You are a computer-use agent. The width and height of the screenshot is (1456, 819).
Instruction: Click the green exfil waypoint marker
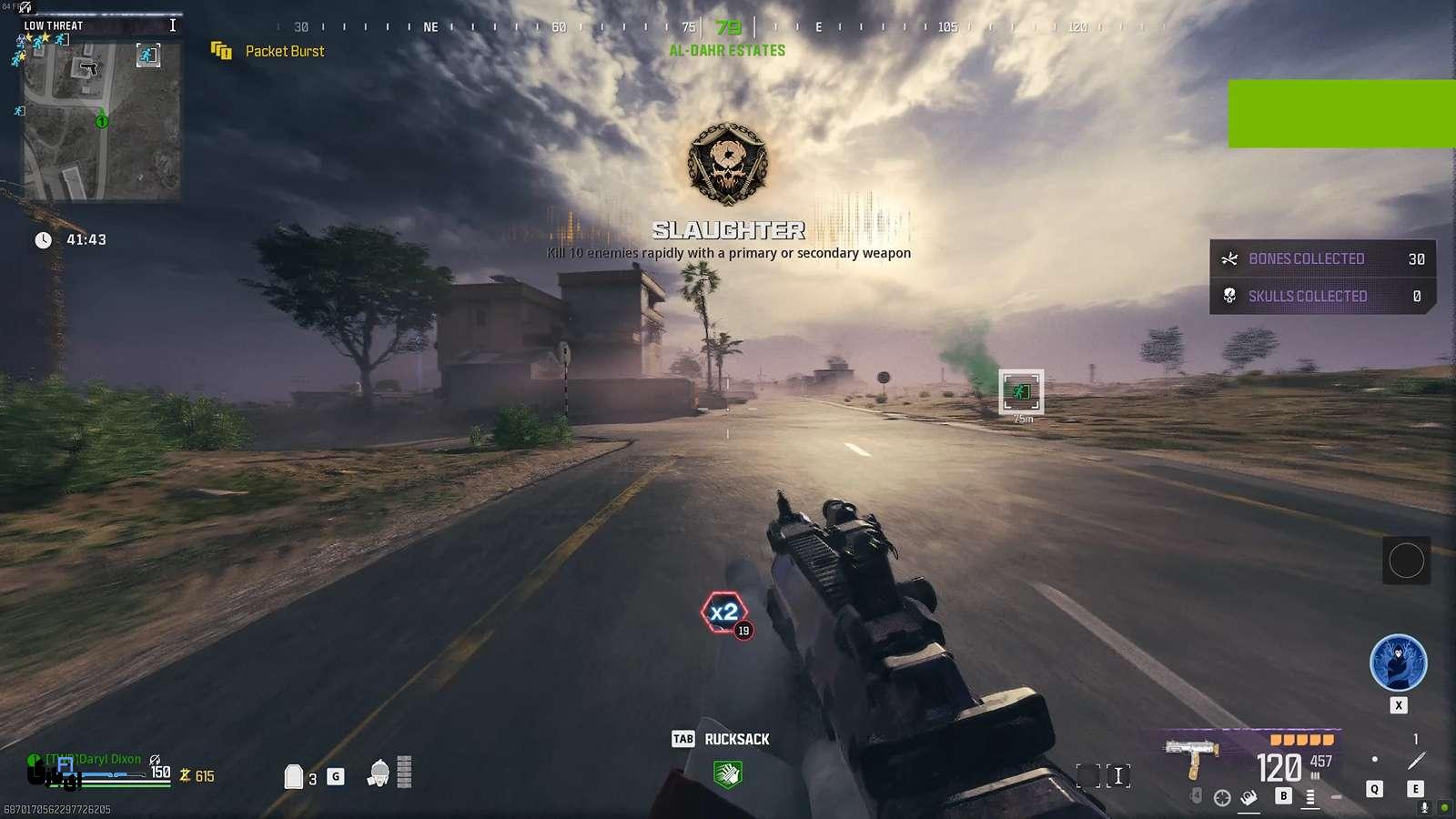coord(1021,391)
